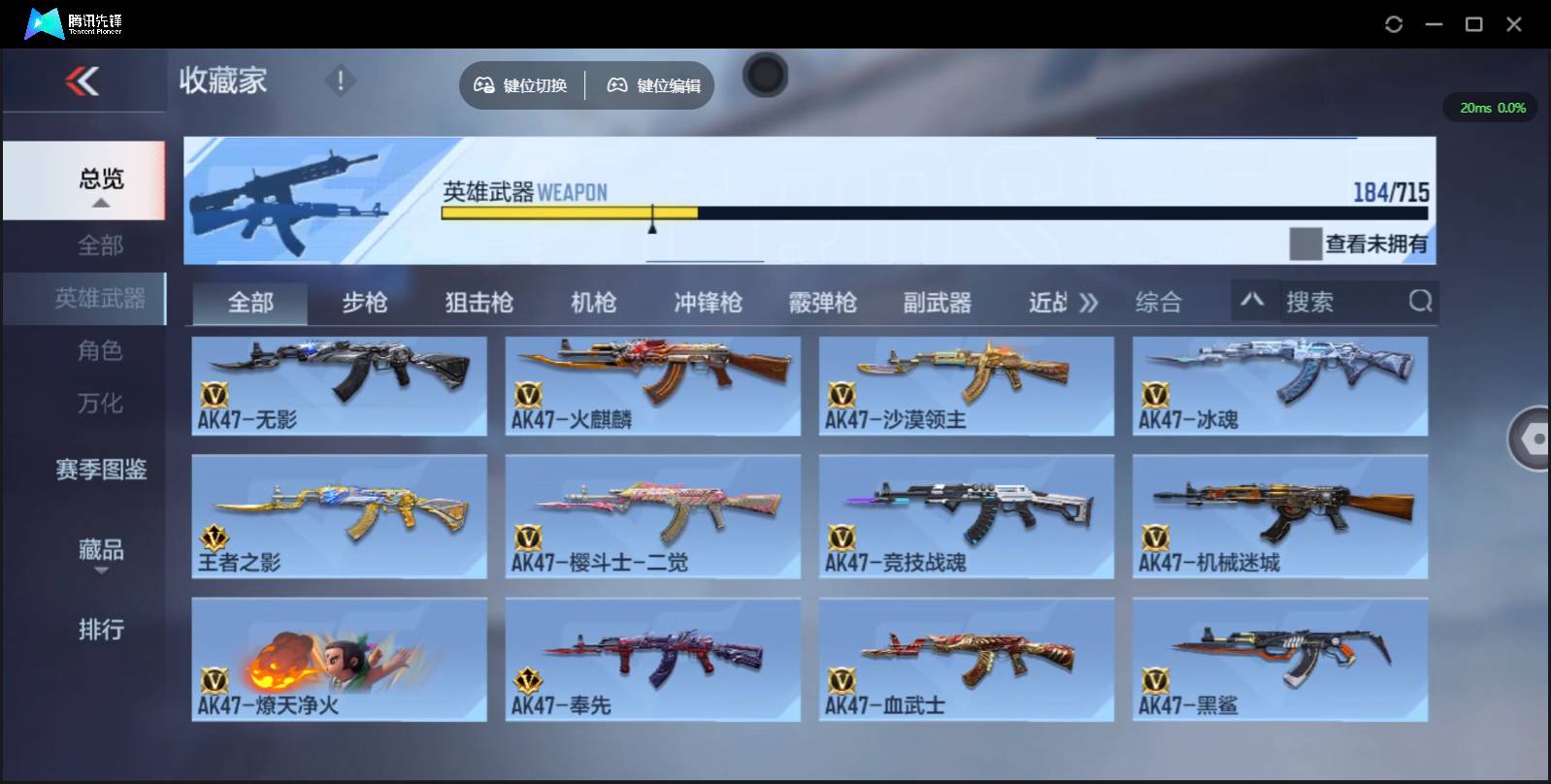Click the gamepad icon on 键位切换
Screen dimensions: 1551x784
pos(483,85)
